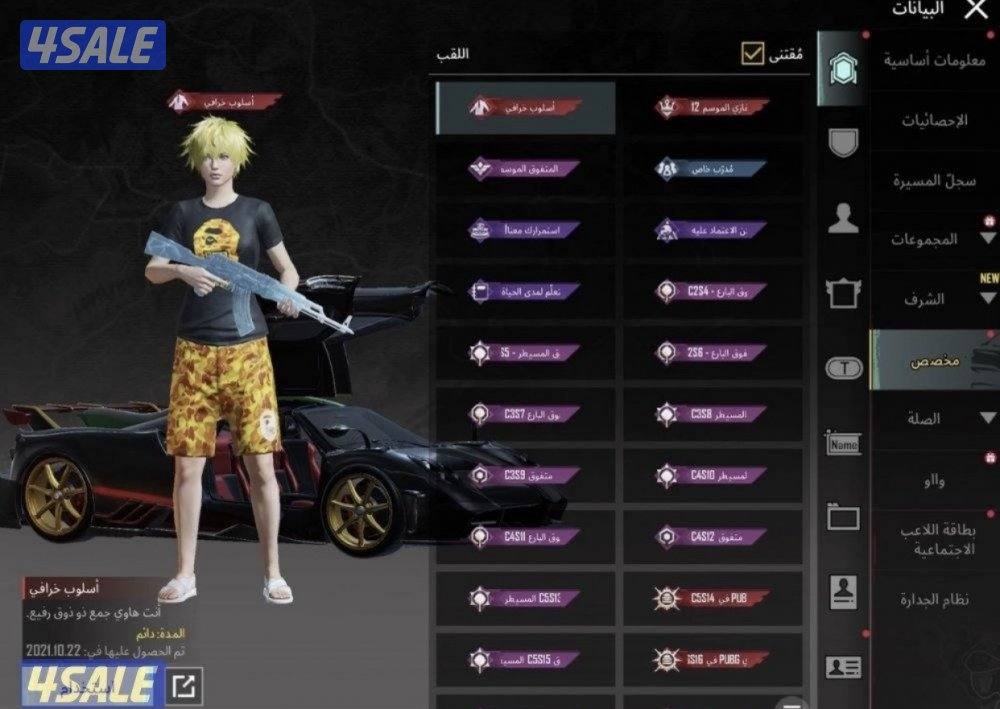Viewport: 1000px width, 709px height.
Task: Choose the C2S4 title badge
Action: pyautogui.click(x=712, y=292)
